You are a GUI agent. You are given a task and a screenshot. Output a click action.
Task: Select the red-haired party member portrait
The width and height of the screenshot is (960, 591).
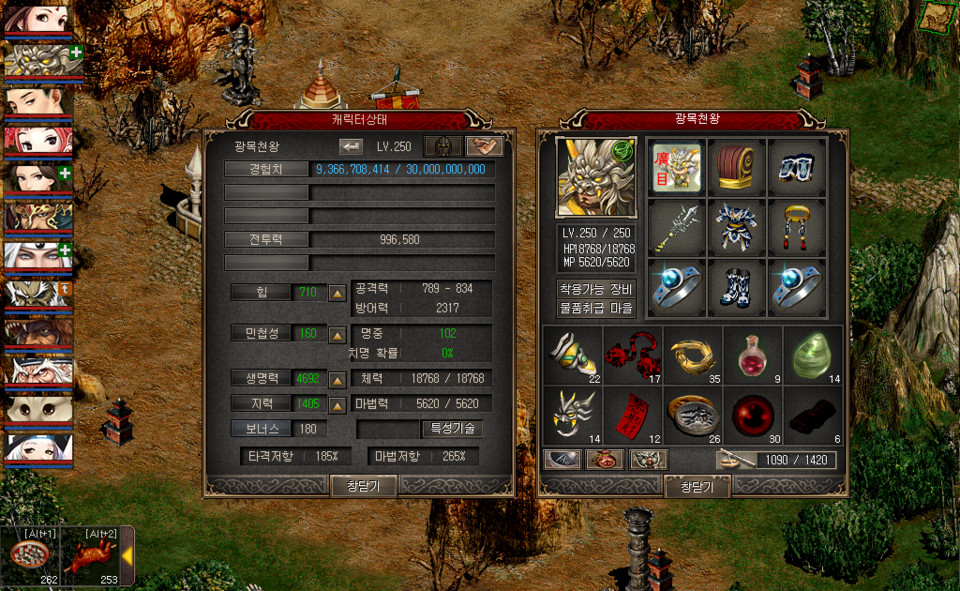(37, 141)
